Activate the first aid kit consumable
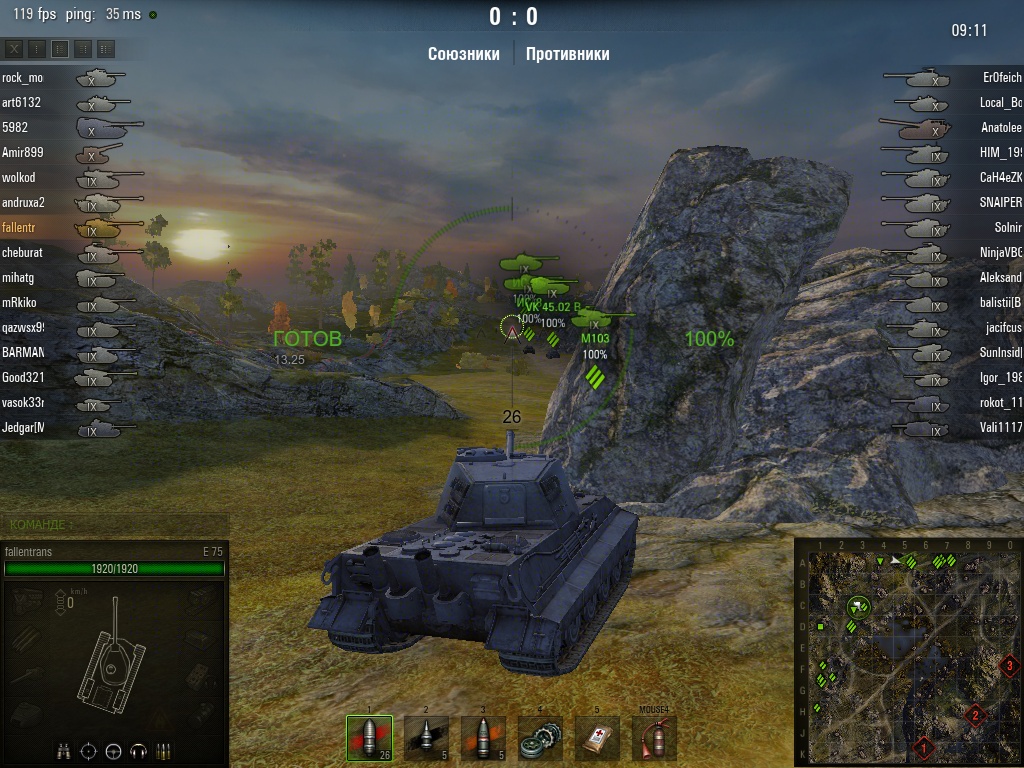 point(598,738)
